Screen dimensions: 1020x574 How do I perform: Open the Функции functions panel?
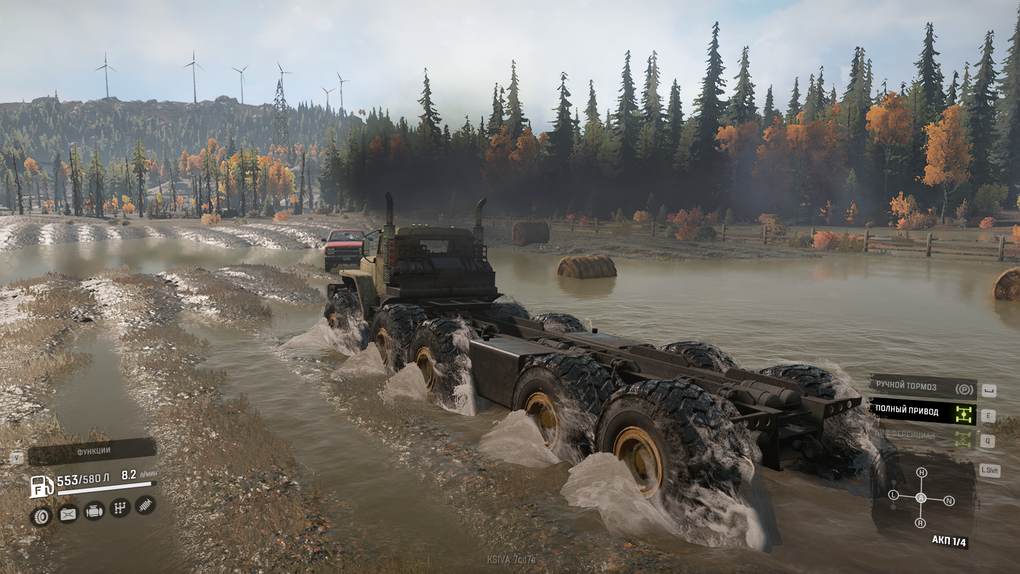coord(91,453)
